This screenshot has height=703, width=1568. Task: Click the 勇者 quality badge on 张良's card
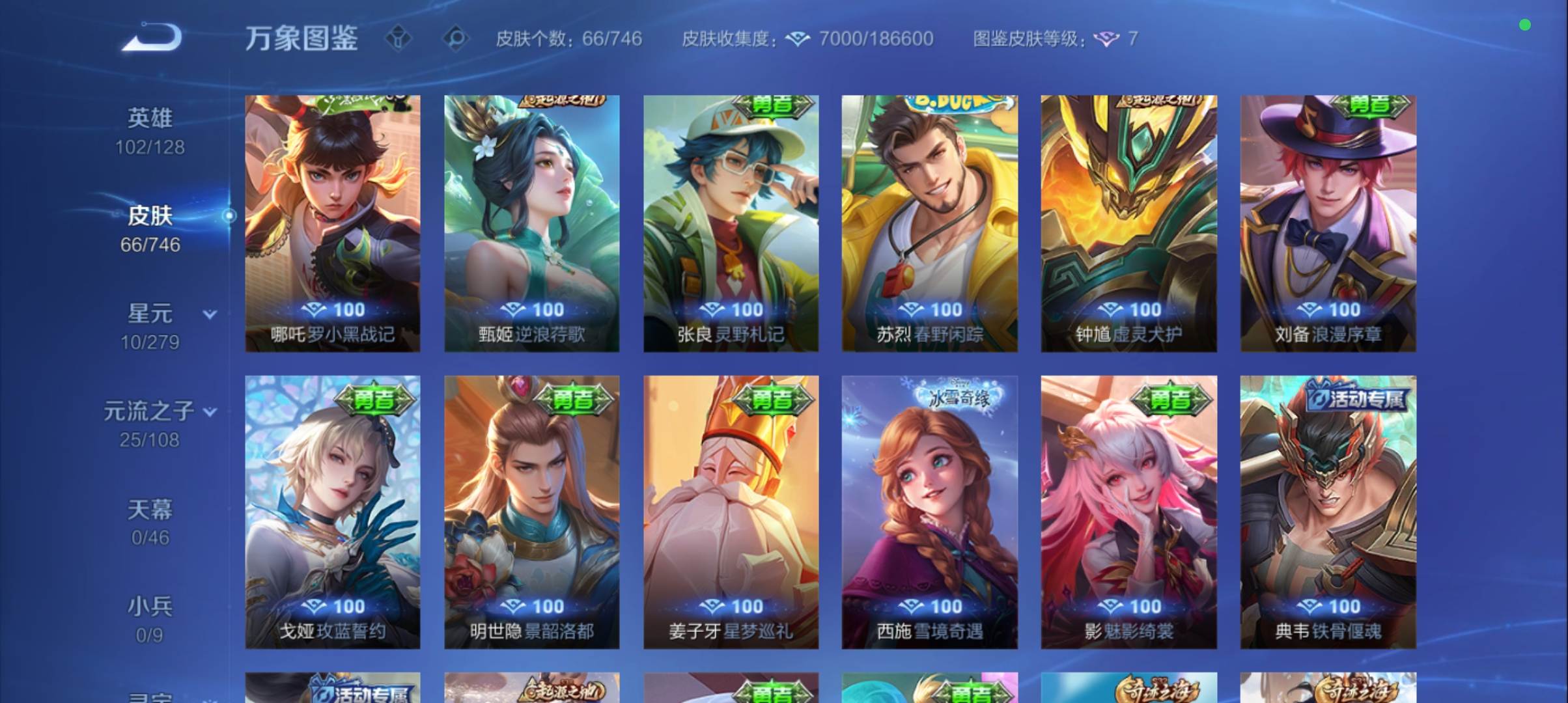(774, 107)
